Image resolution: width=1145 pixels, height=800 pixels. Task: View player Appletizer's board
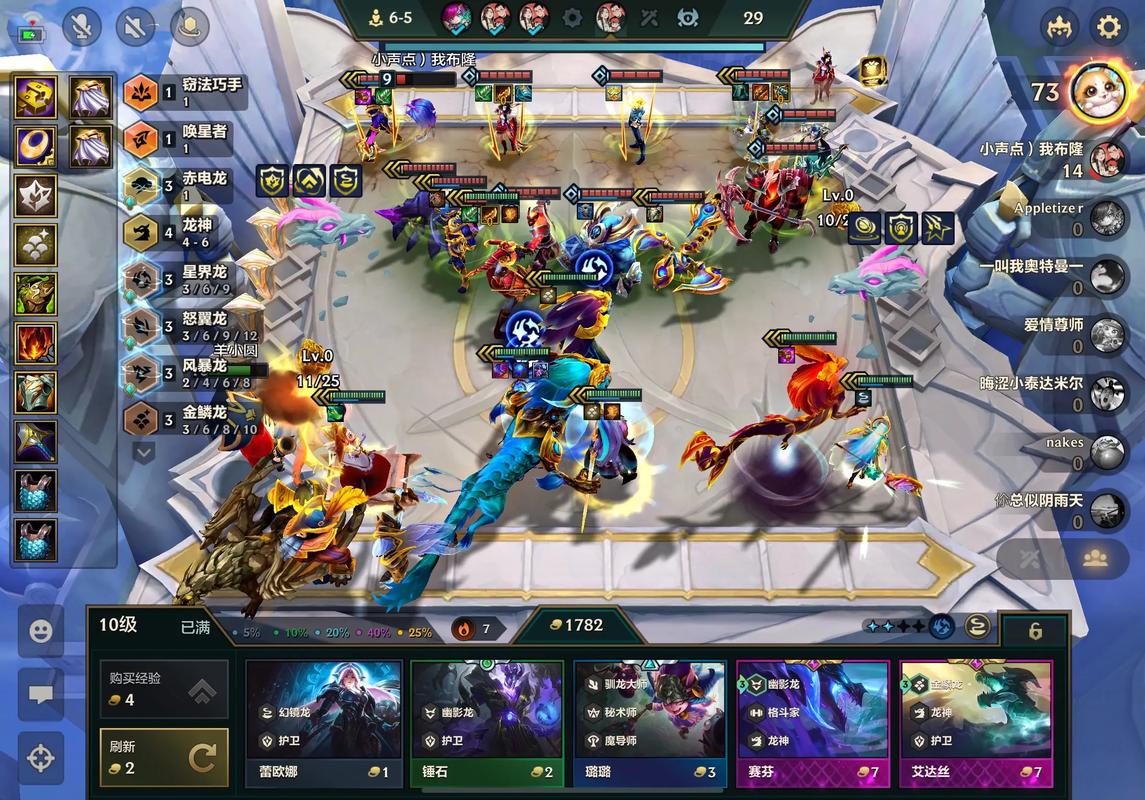[x=1107, y=217]
